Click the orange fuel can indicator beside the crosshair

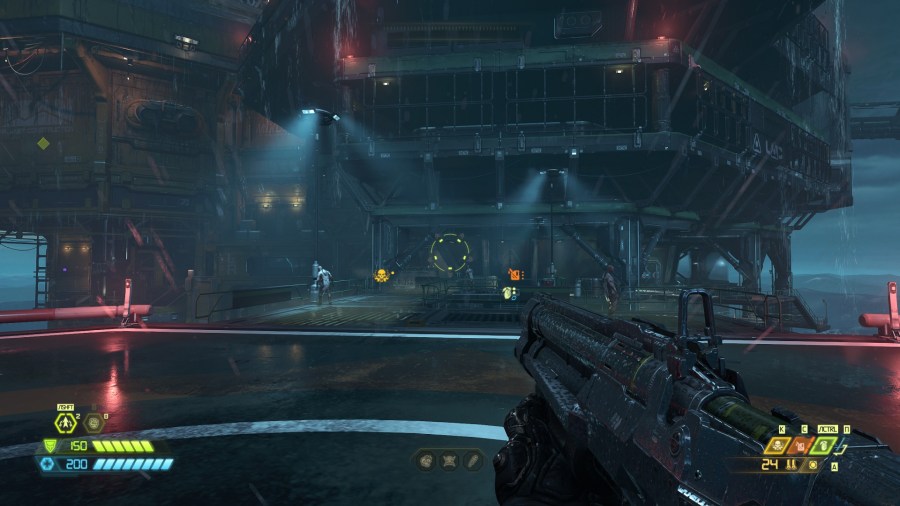coord(515,273)
